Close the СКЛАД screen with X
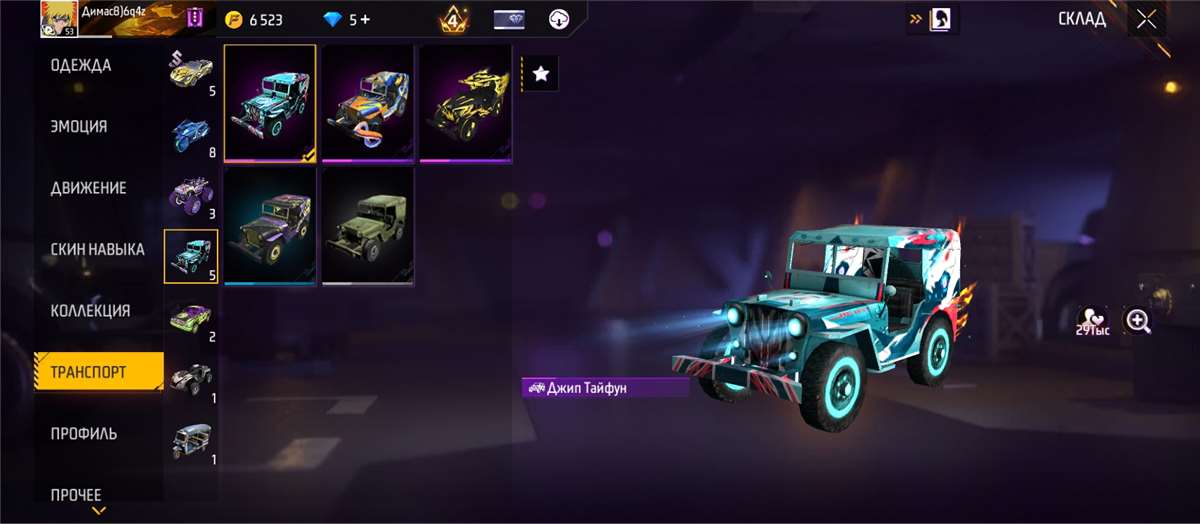The width and height of the screenshot is (1200, 524). (x=1146, y=19)
